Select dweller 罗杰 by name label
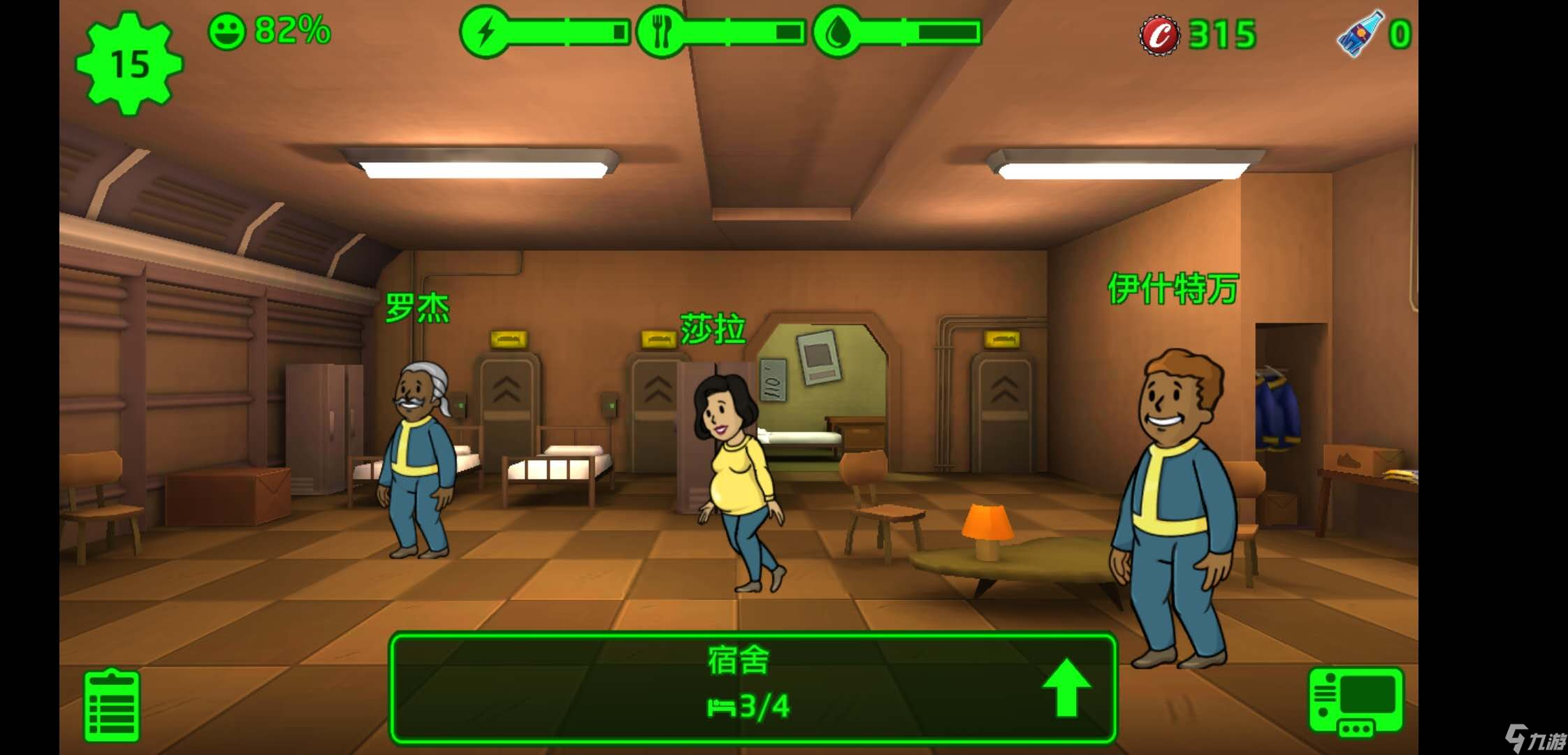The image size is (1568, 755). (417, 308)
